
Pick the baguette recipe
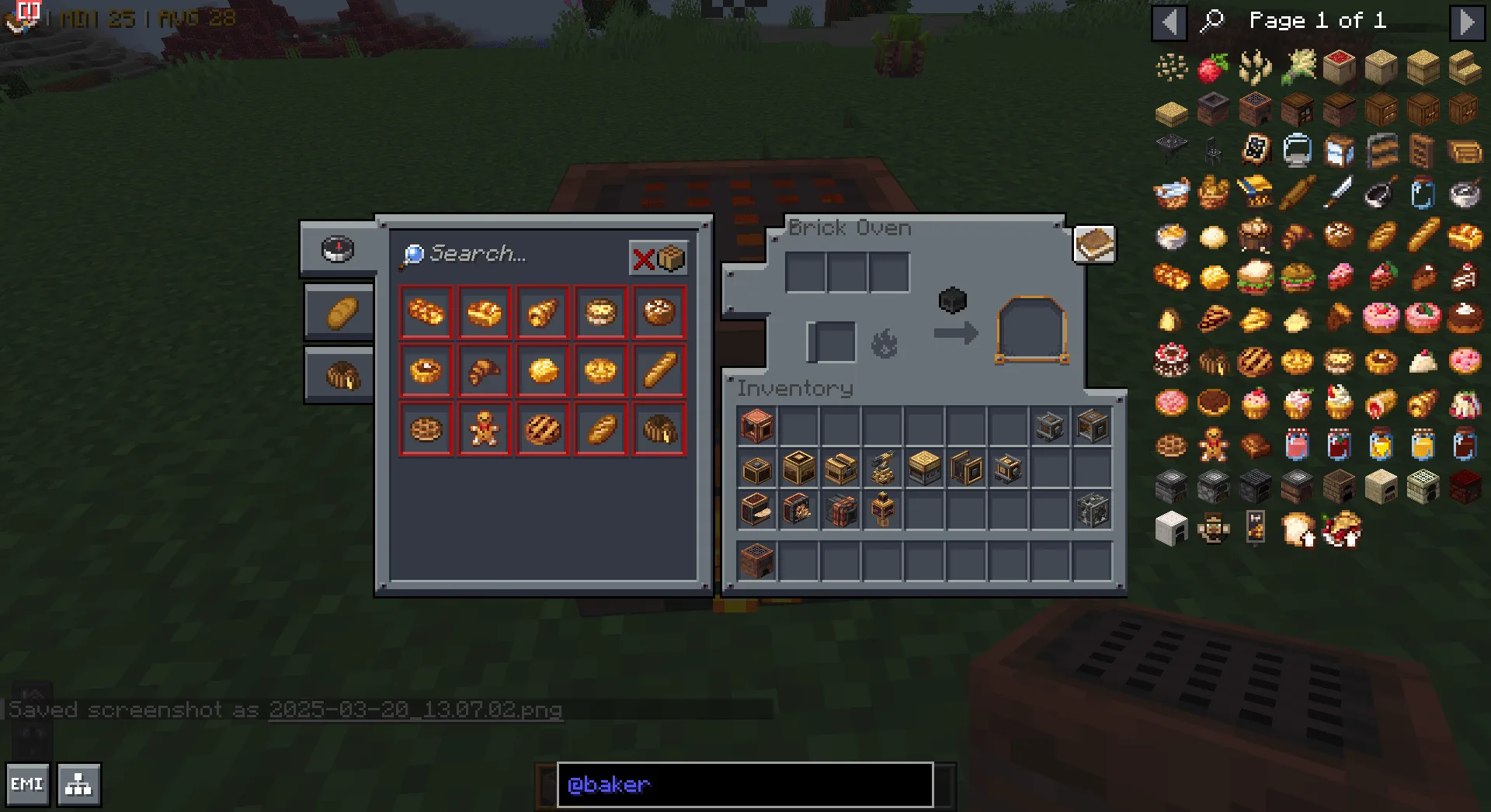pos(659,371)
